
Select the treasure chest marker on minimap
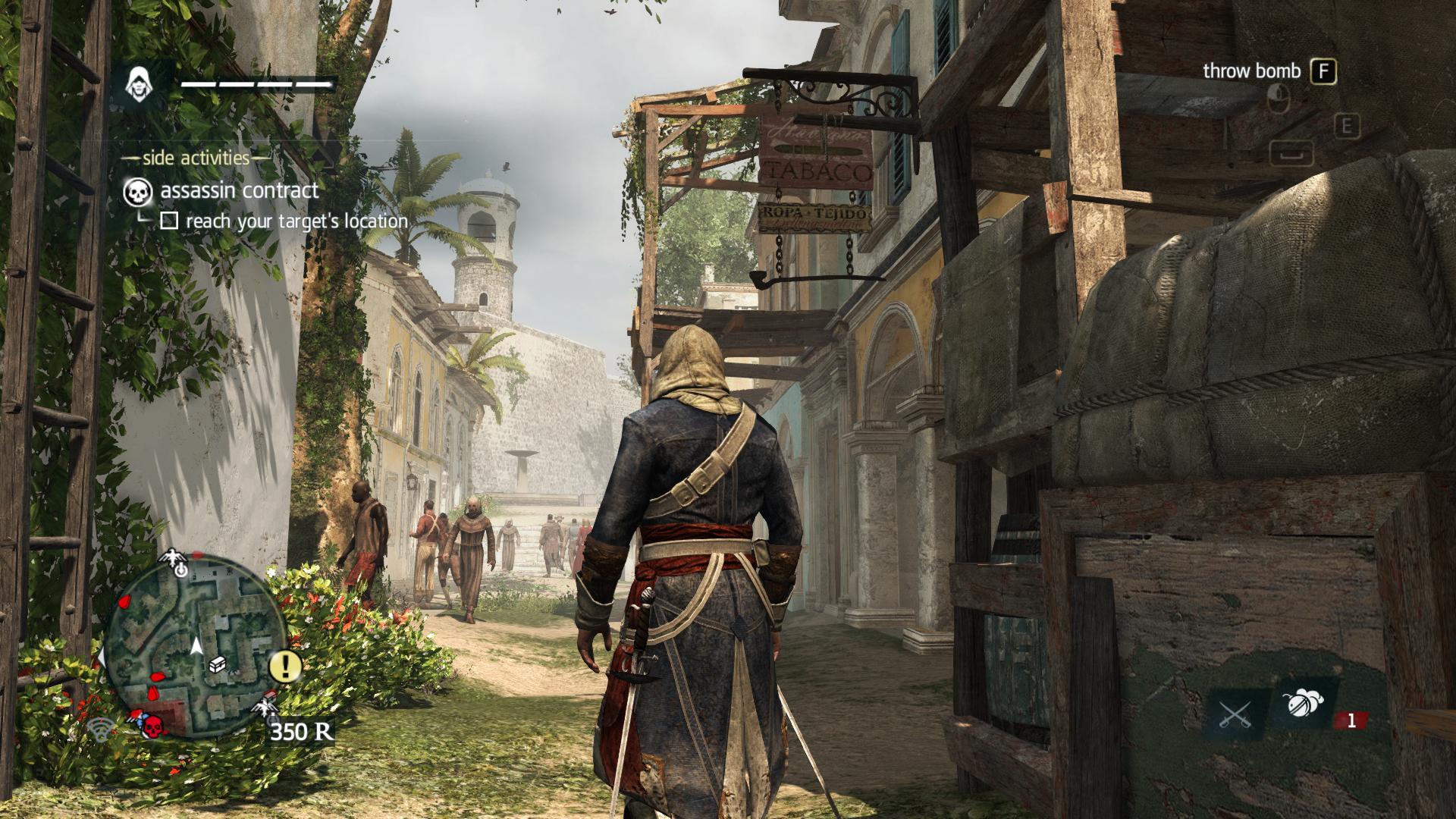coord(218,664)
